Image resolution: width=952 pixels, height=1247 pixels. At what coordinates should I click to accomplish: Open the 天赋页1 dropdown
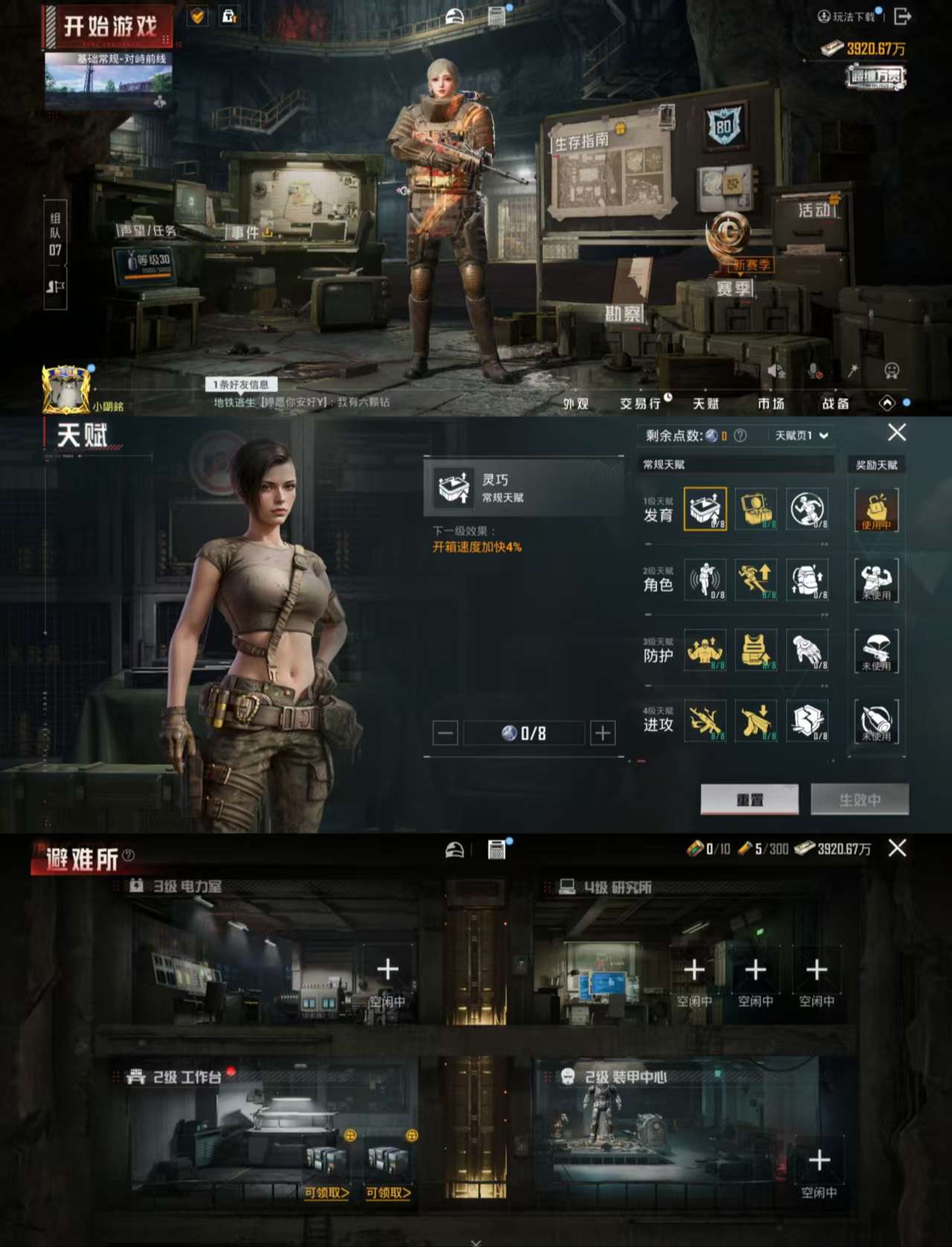point(800,434)
